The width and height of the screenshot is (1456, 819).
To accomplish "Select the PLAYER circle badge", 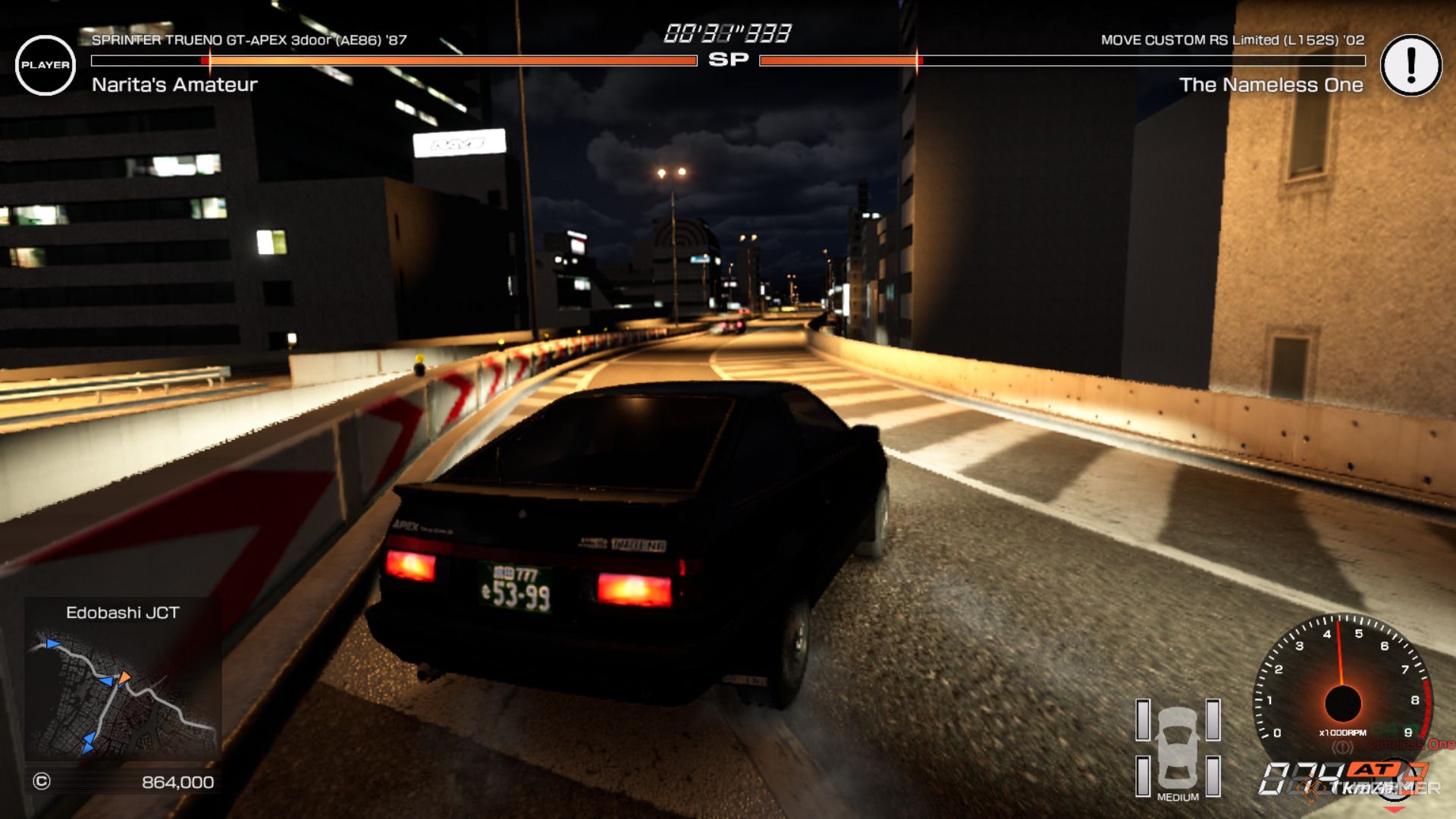I will (45, 65).
